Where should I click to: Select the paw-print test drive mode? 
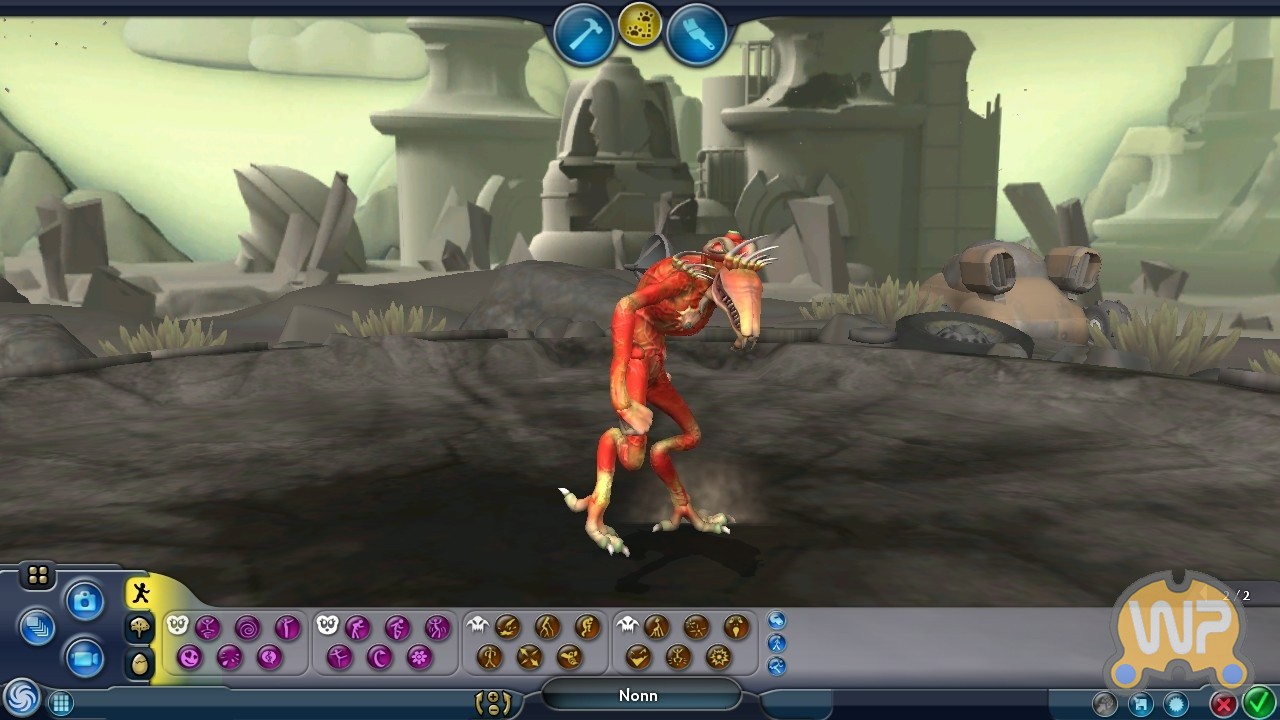[x=640, y=26]
